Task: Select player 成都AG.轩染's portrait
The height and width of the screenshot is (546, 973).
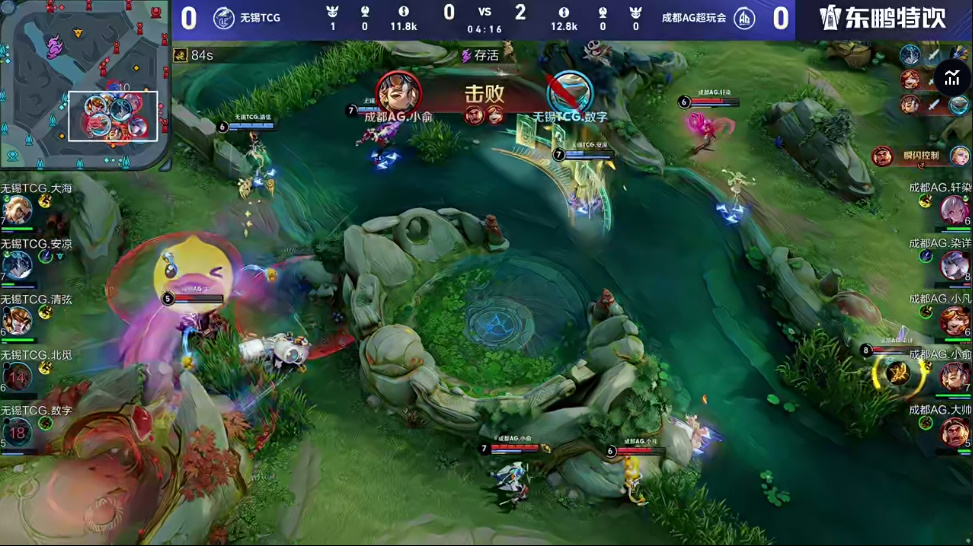Action: click(955, 211)
